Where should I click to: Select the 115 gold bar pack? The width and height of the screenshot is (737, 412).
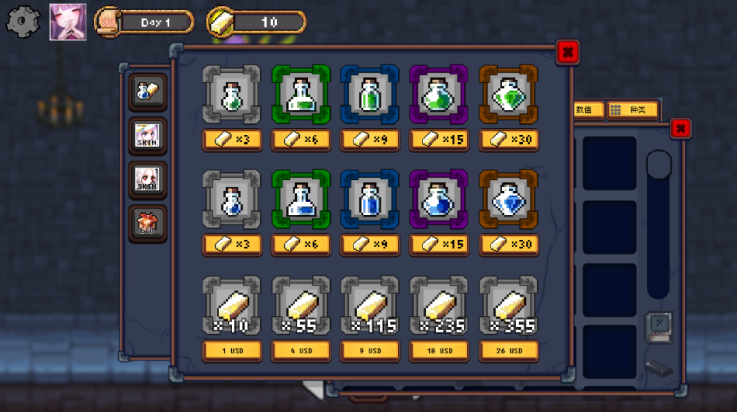pos(370,306)
